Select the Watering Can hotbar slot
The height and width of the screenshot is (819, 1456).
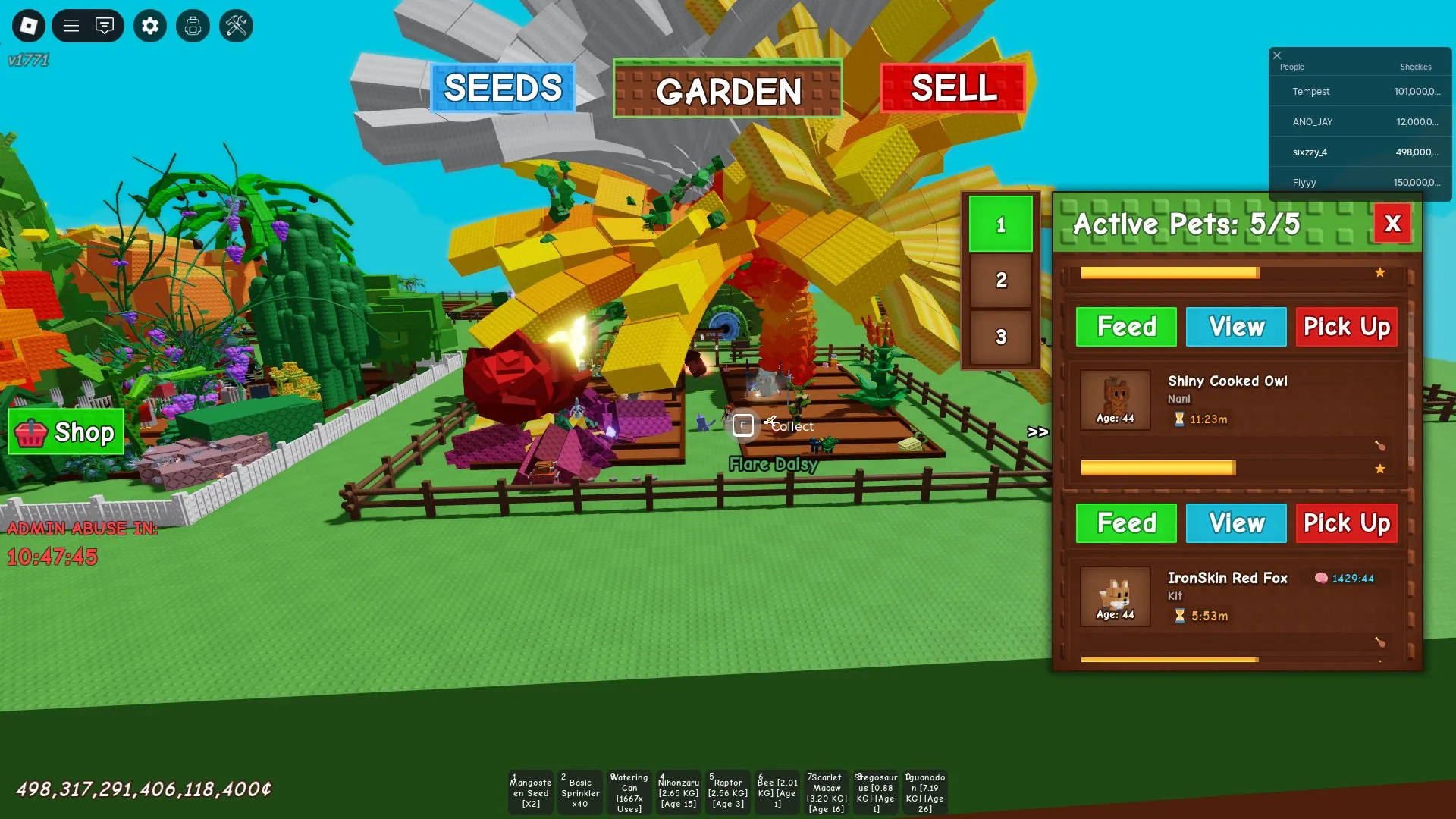tap(629, 792)
